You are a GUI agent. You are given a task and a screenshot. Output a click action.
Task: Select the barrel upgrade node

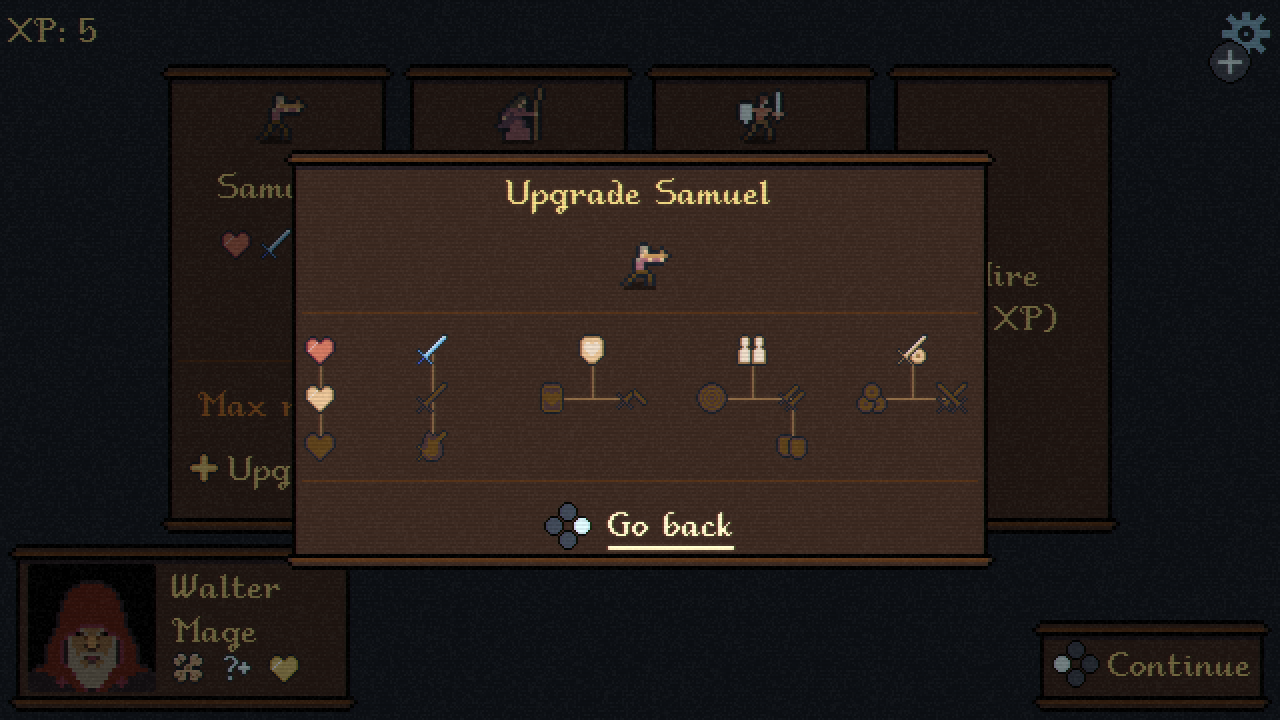point(553,399)
